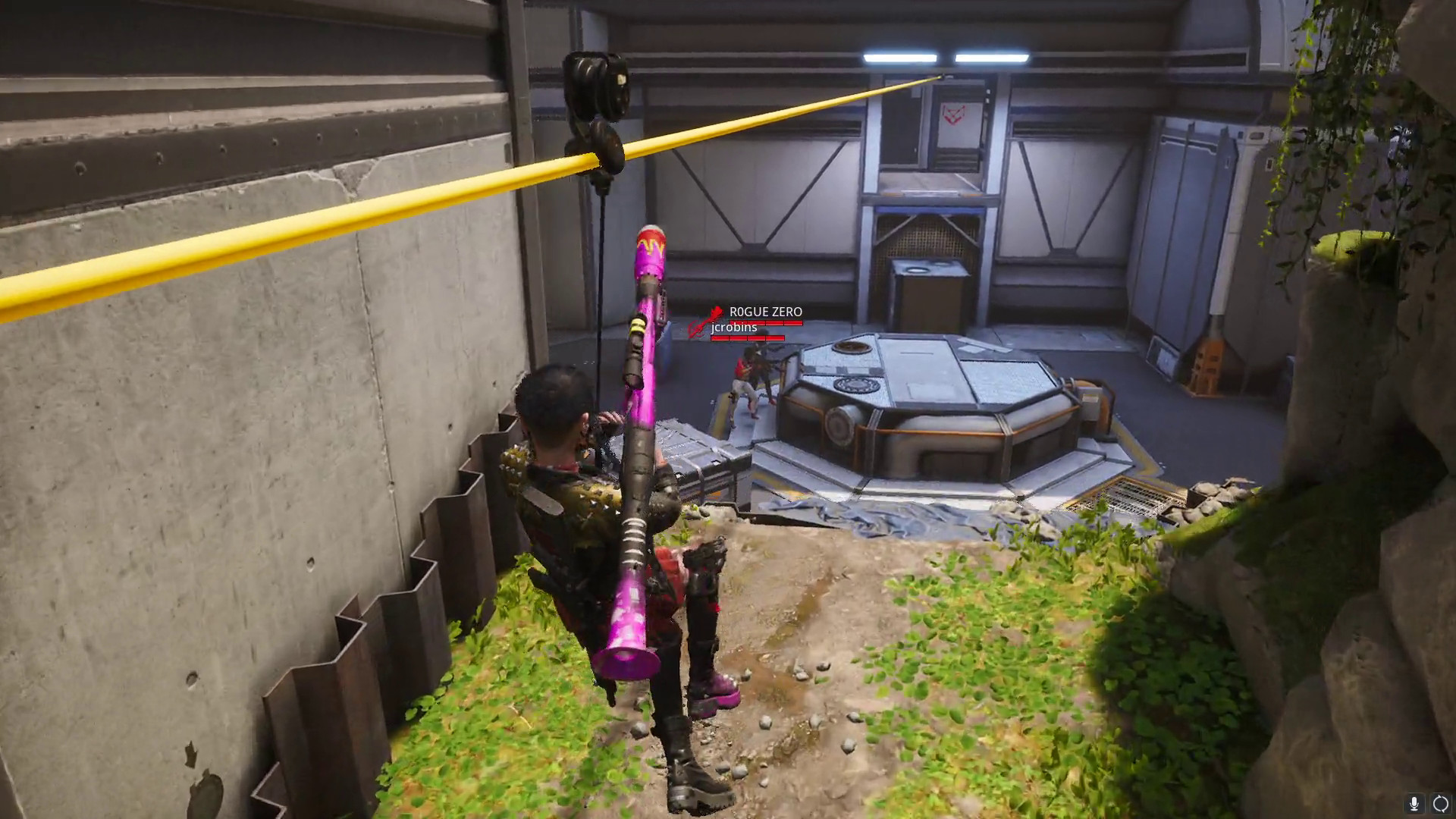Viewport: 1456px width, 819px height.
Task: Click the microphone voice chat icon
Action: point(1414,803)
